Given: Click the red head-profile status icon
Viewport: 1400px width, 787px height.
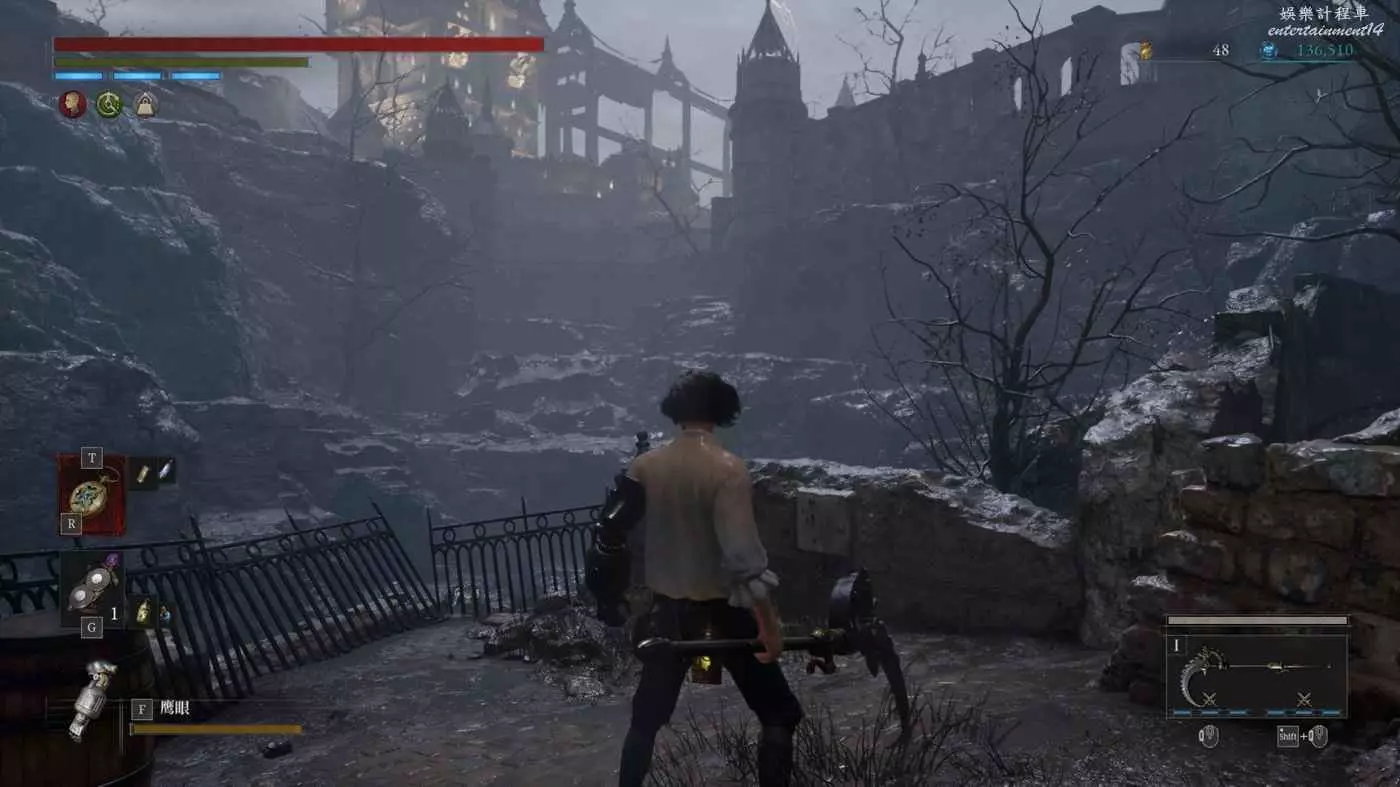Looking at the screenshot, I should 72,104.
